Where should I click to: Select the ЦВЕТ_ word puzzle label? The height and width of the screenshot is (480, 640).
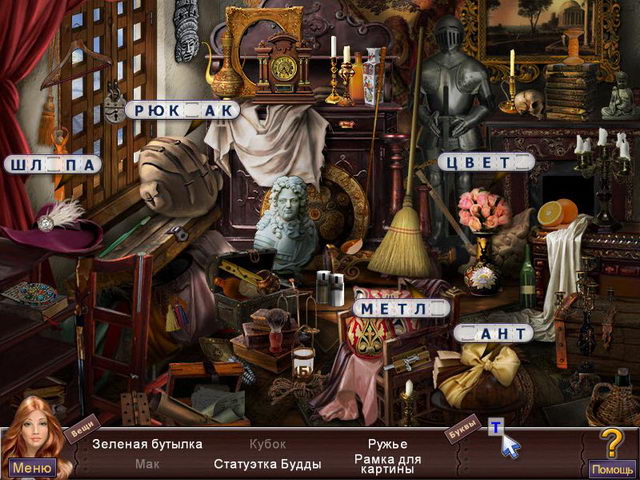[x=486, y=162]
